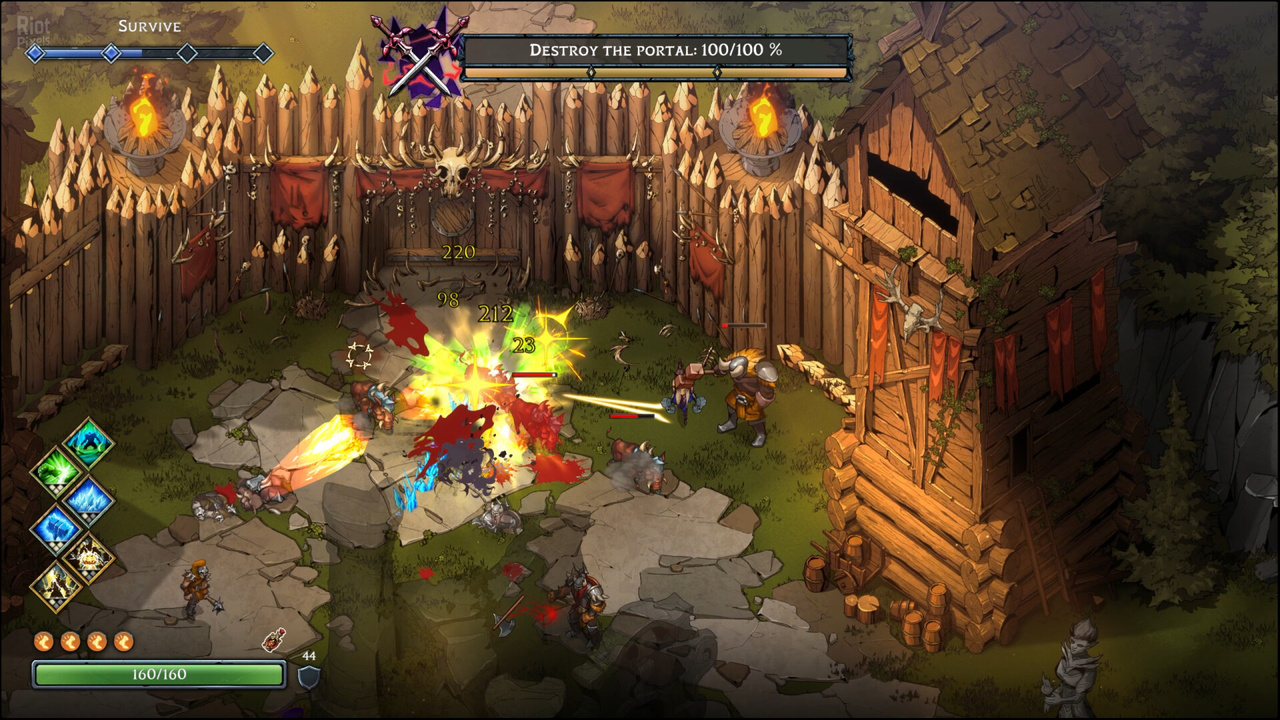Use the red health potion item

pyautogui.click(x=272, y=640)
